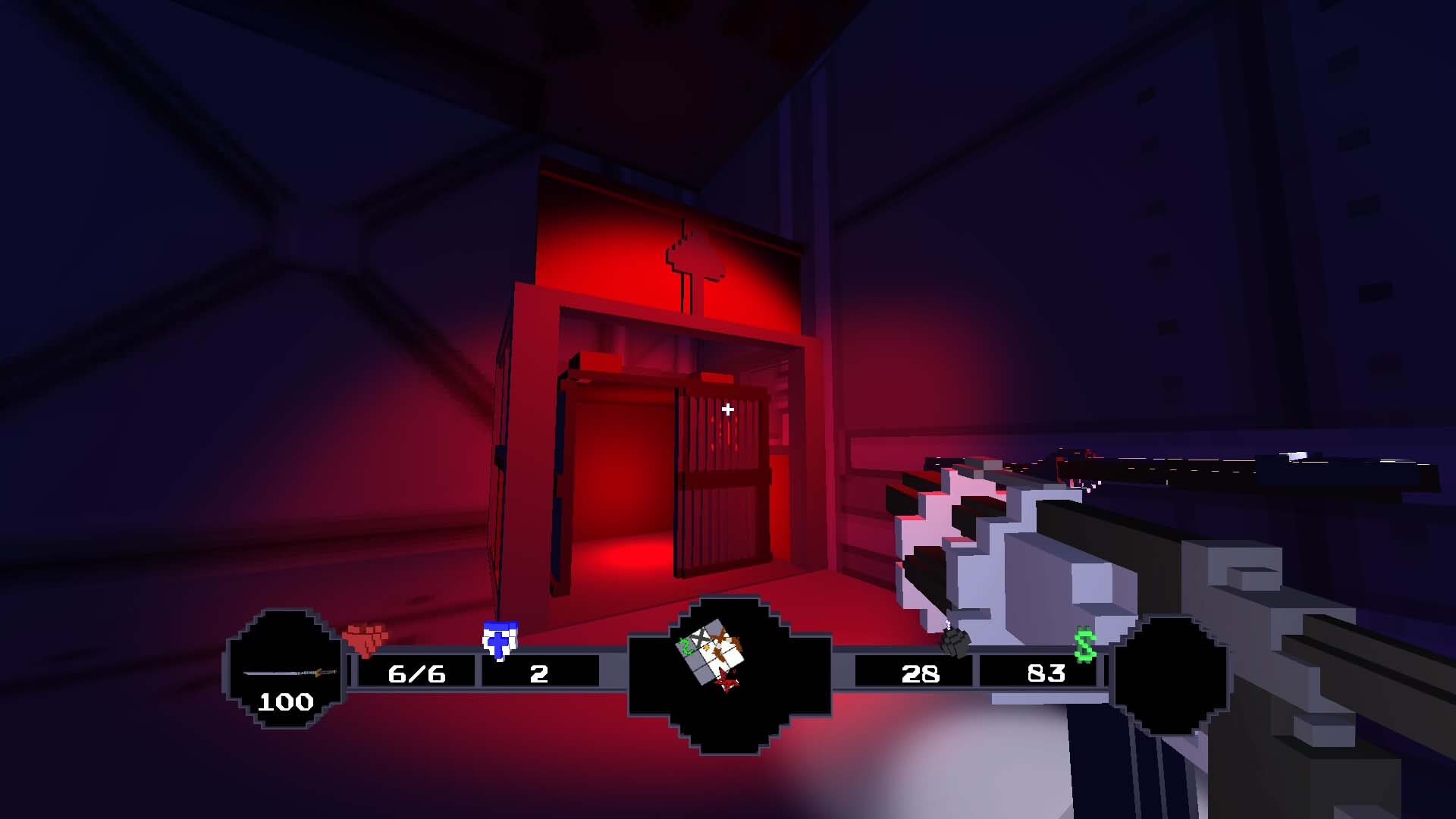The image size is (1456, 819).
Task: Click the shield counter showing 2
Action: pyautogui.click(x=538, y=673)
